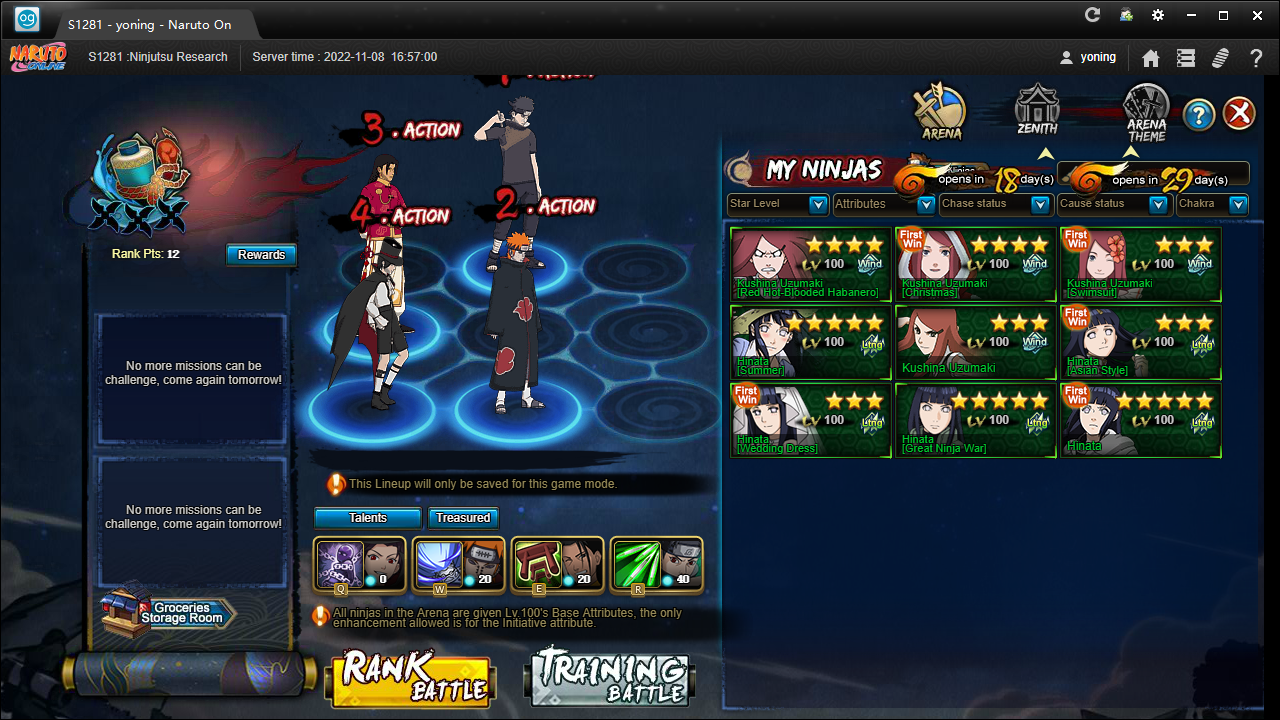1280x720 pixels.
Task: Close the arena window with red X
Action: tap(1239, 113)
